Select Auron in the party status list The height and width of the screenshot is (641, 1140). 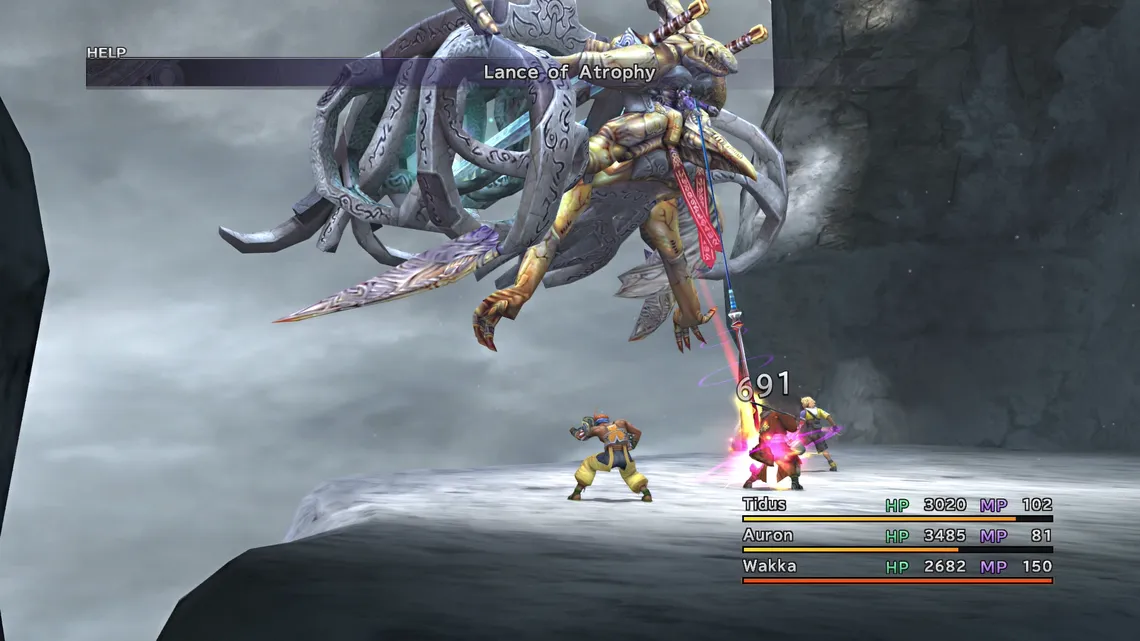point(768,535)
